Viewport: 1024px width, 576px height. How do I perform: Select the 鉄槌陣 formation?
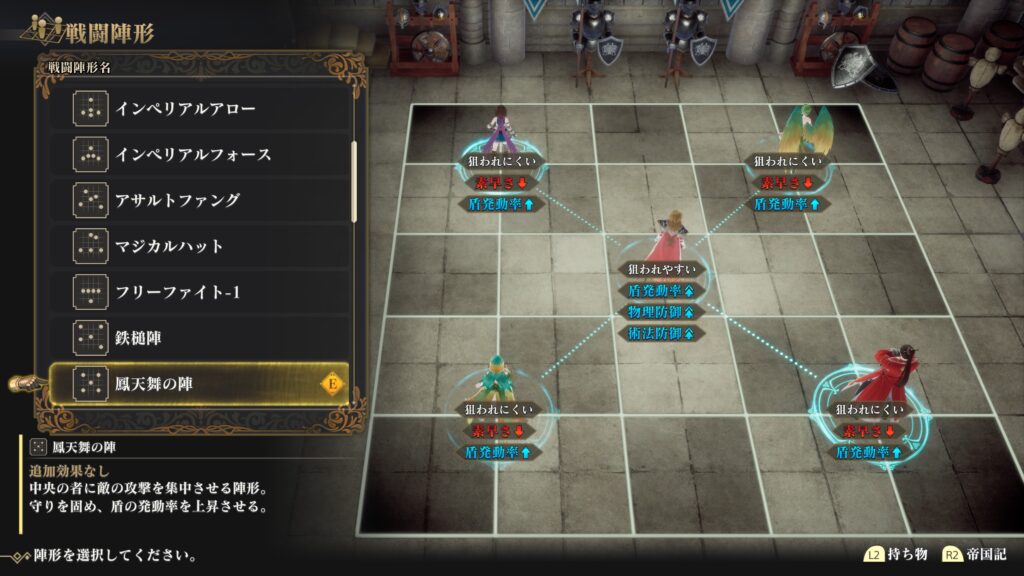click(x=200, y=338)
